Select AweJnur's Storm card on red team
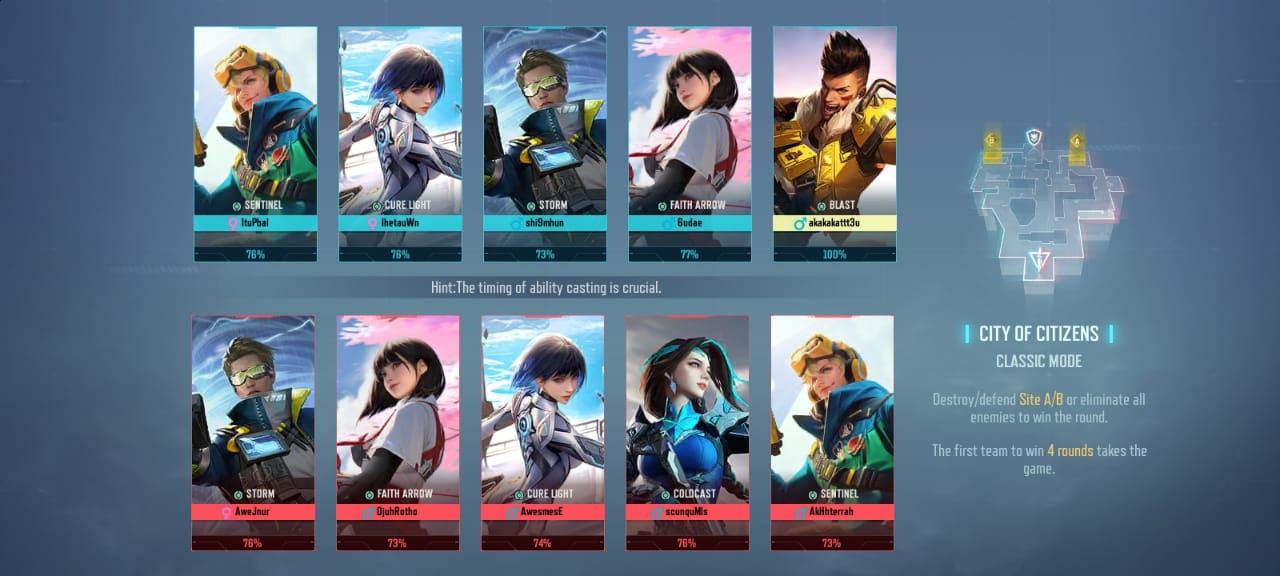 253,432
